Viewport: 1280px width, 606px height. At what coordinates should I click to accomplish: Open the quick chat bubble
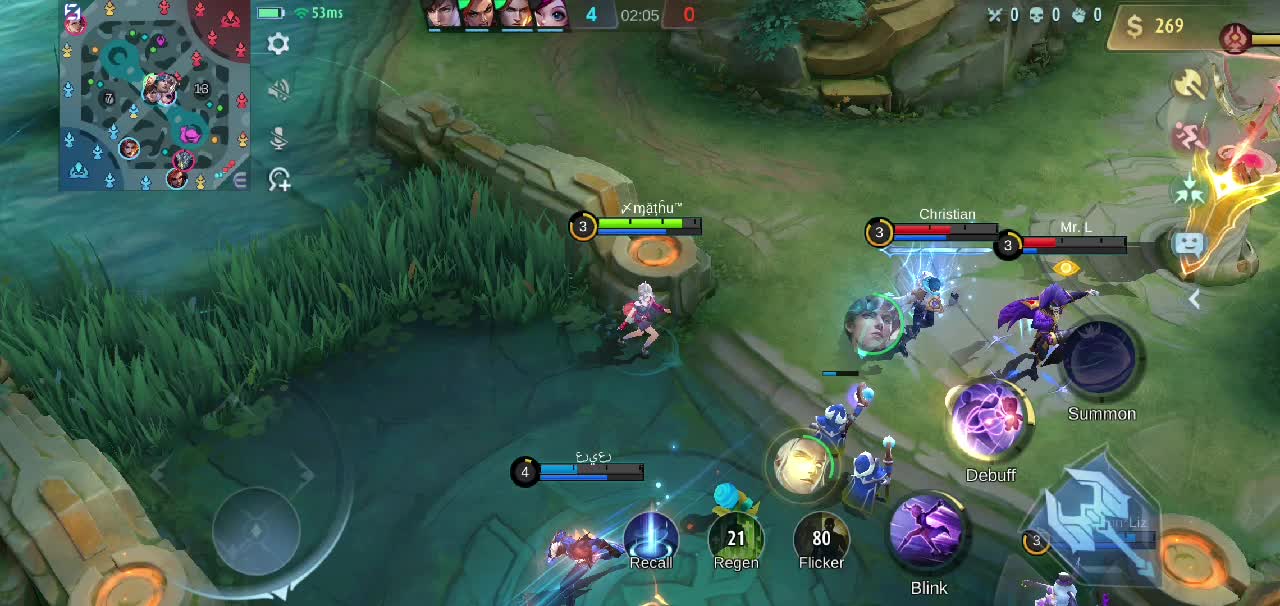[x=1189, y=243]
